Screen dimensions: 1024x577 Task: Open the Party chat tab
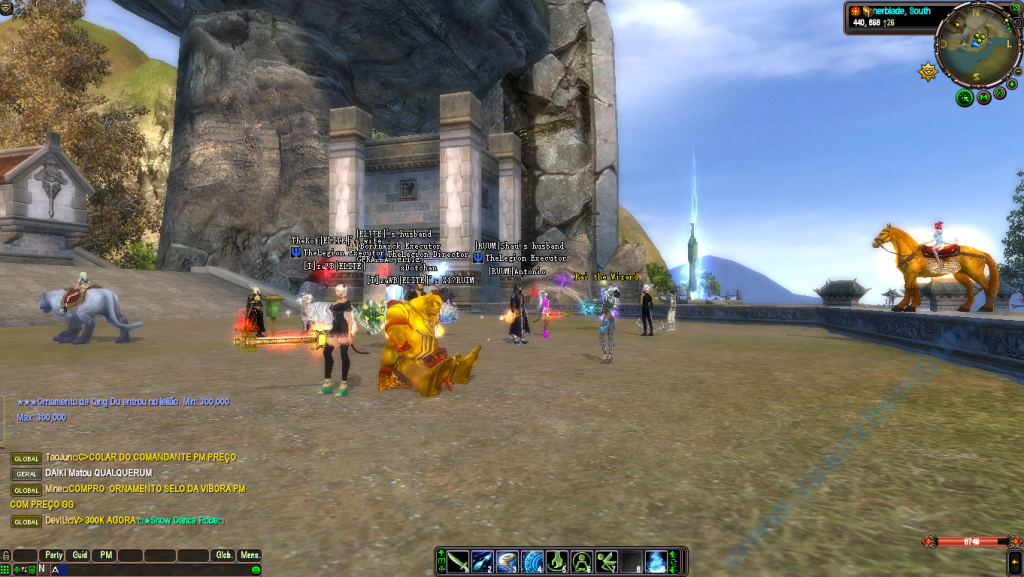point(53,555)
